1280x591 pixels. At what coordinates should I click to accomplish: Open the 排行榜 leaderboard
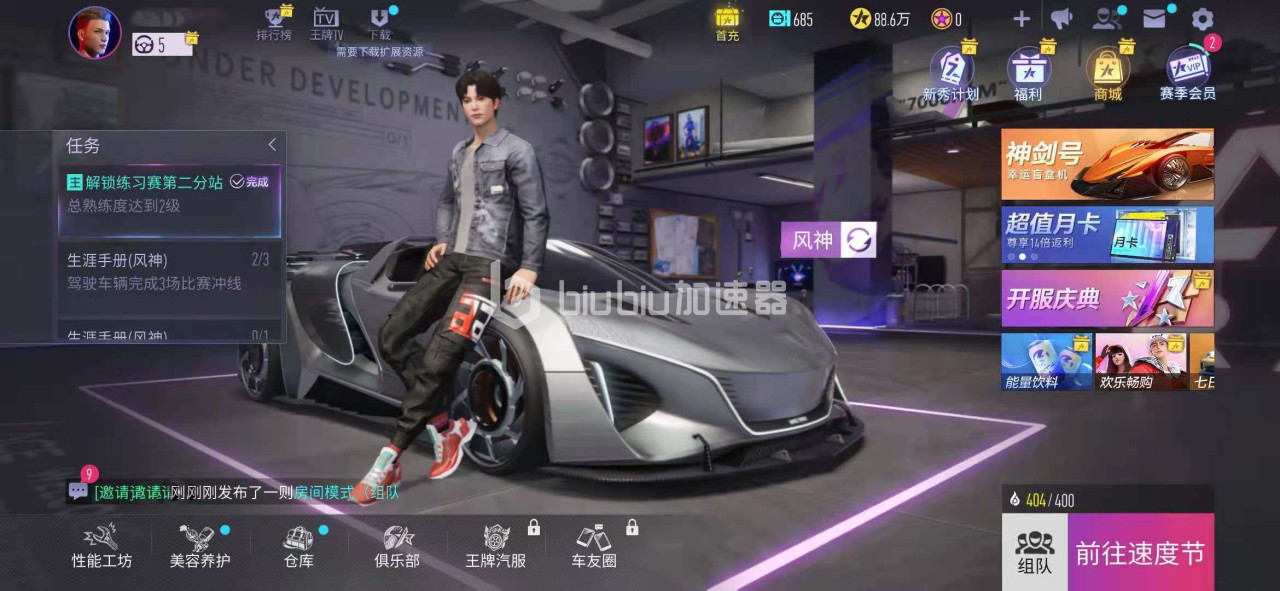point(273,23)
